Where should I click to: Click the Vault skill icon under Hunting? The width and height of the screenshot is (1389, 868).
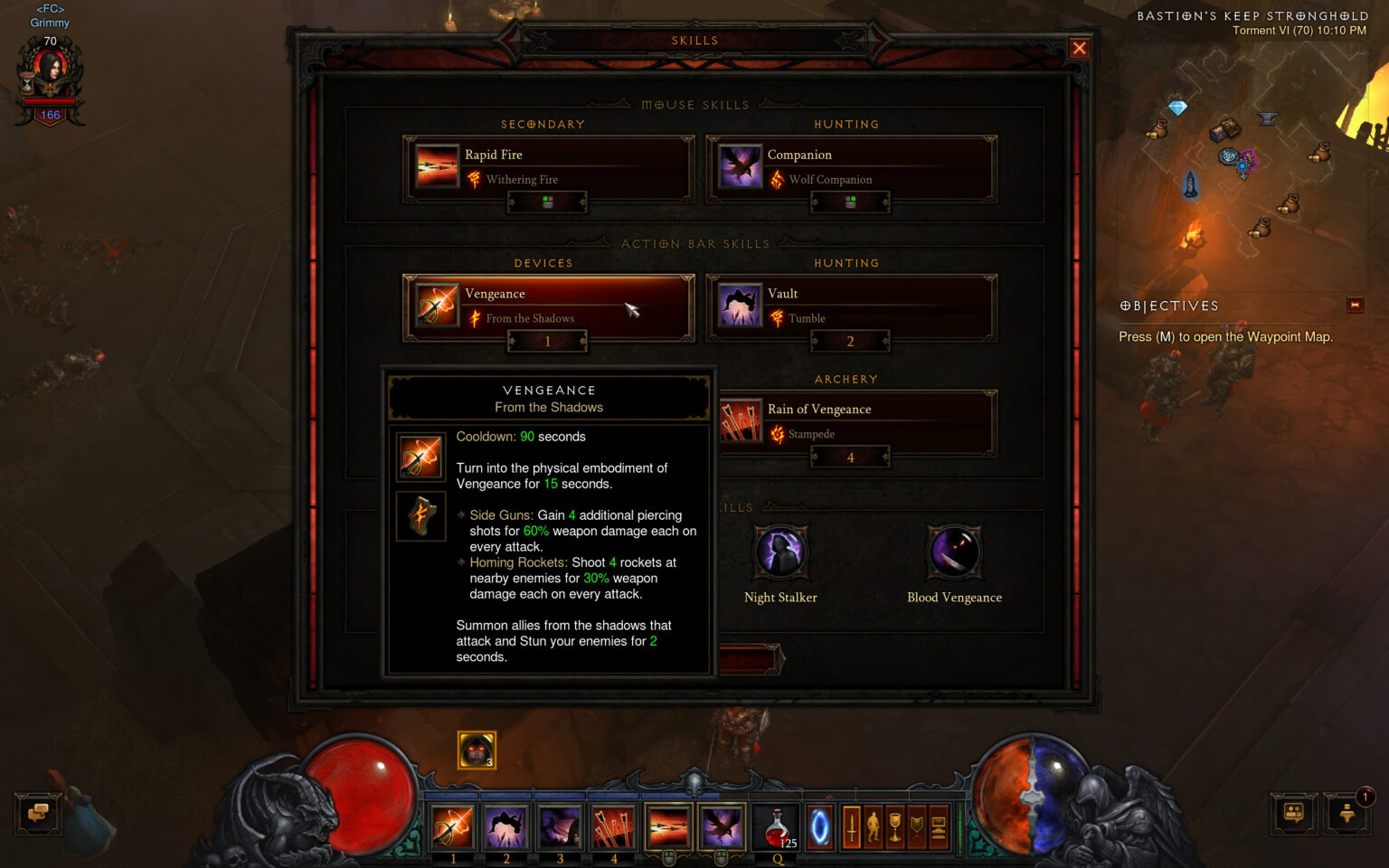[740, 306]
